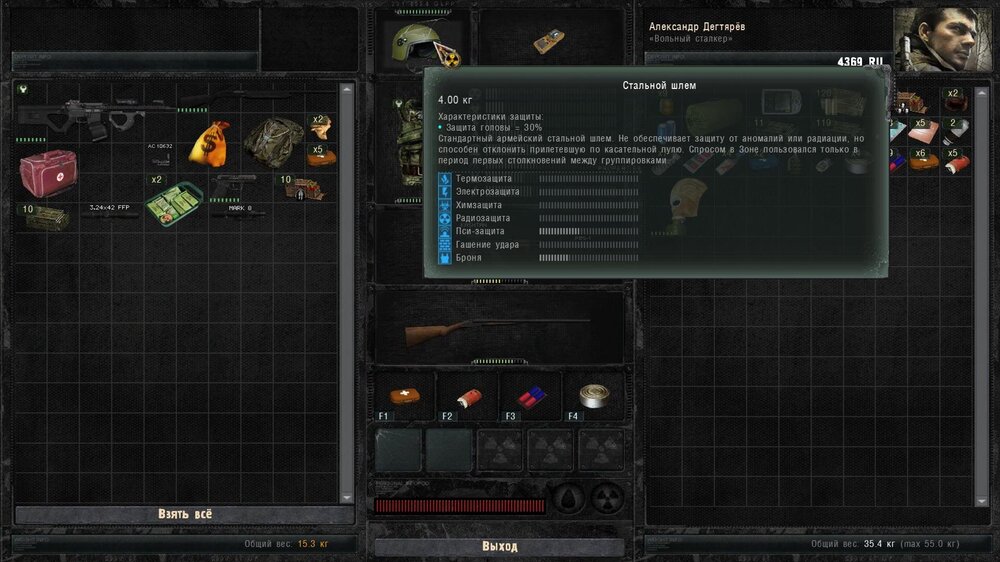Use the F4 quick-slot canned food

(593, 395)
